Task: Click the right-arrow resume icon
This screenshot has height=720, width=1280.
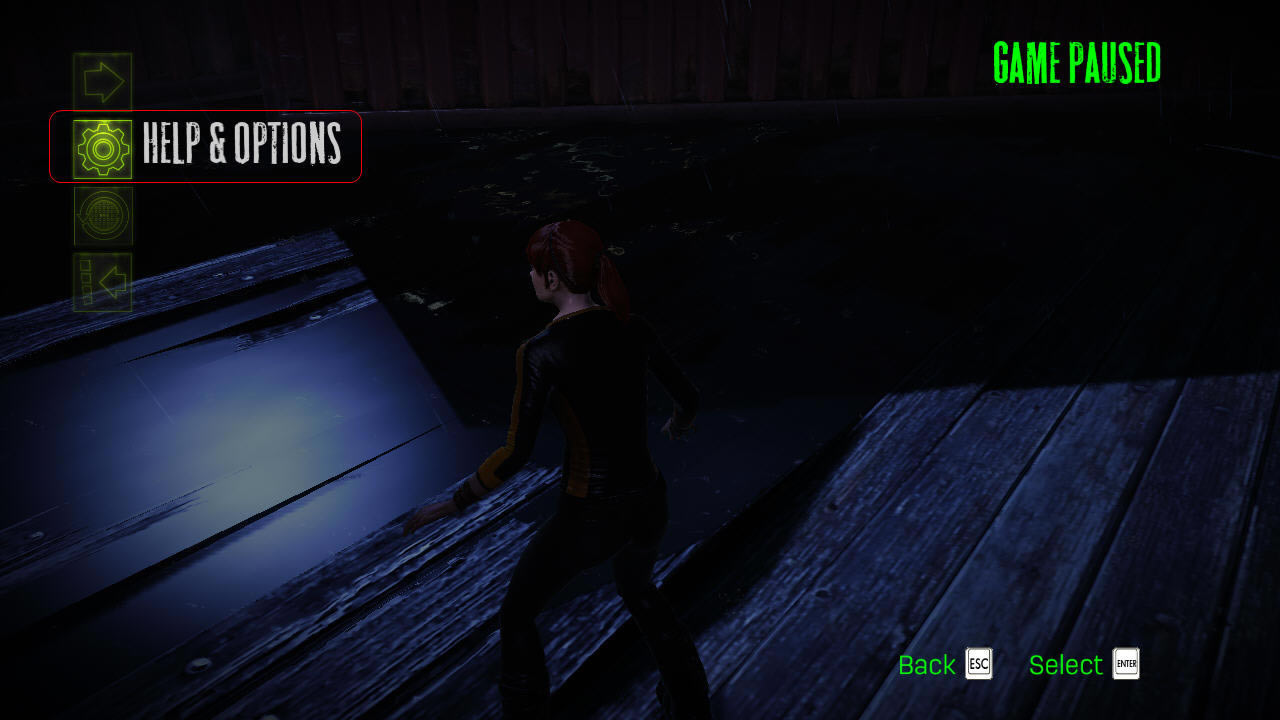Action: [103, 82]
